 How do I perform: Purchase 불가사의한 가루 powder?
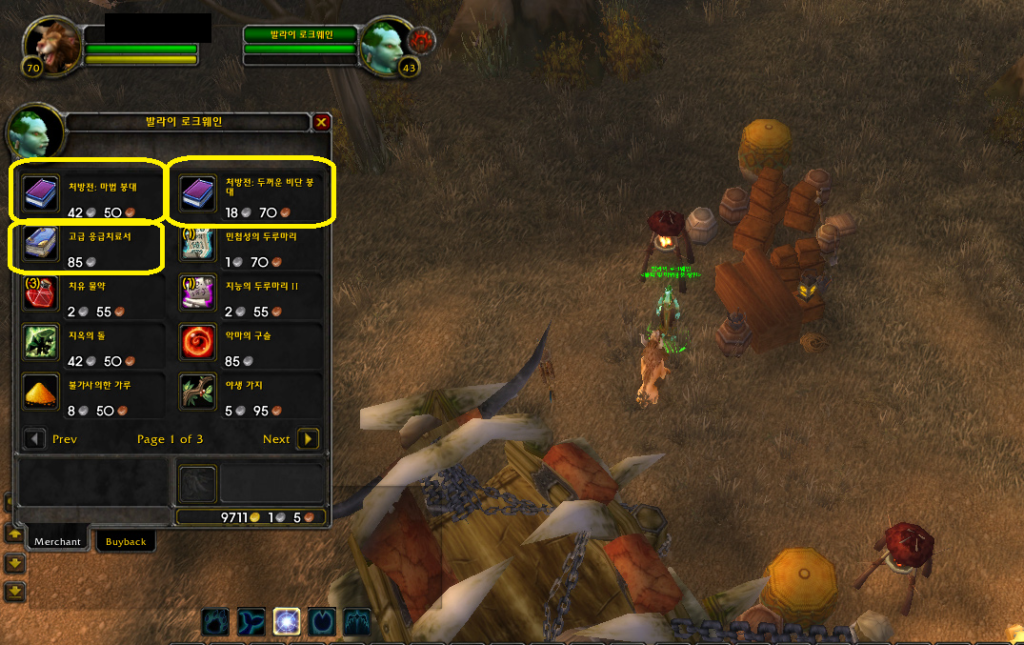(x=41, y=393)
